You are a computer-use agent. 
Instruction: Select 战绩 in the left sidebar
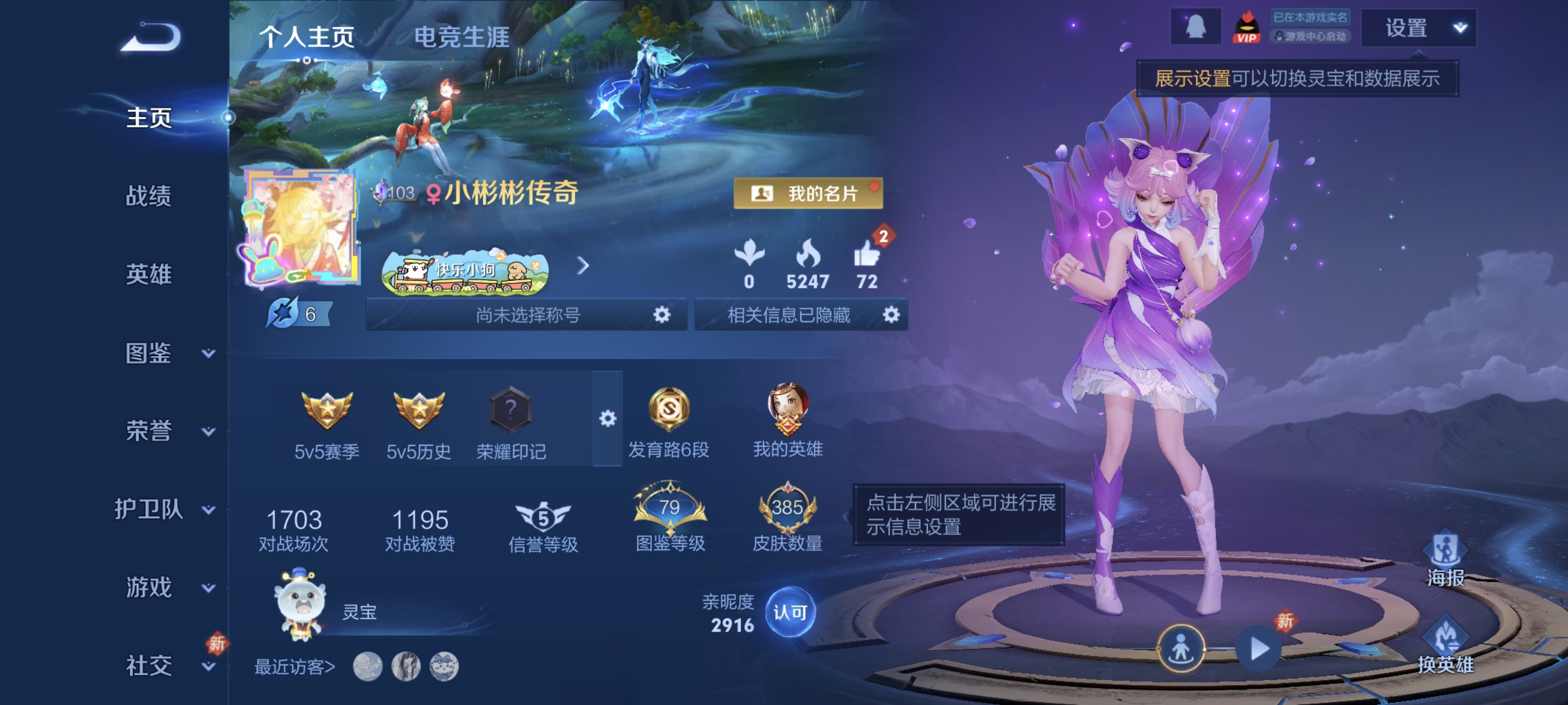[x=149, y=197]
